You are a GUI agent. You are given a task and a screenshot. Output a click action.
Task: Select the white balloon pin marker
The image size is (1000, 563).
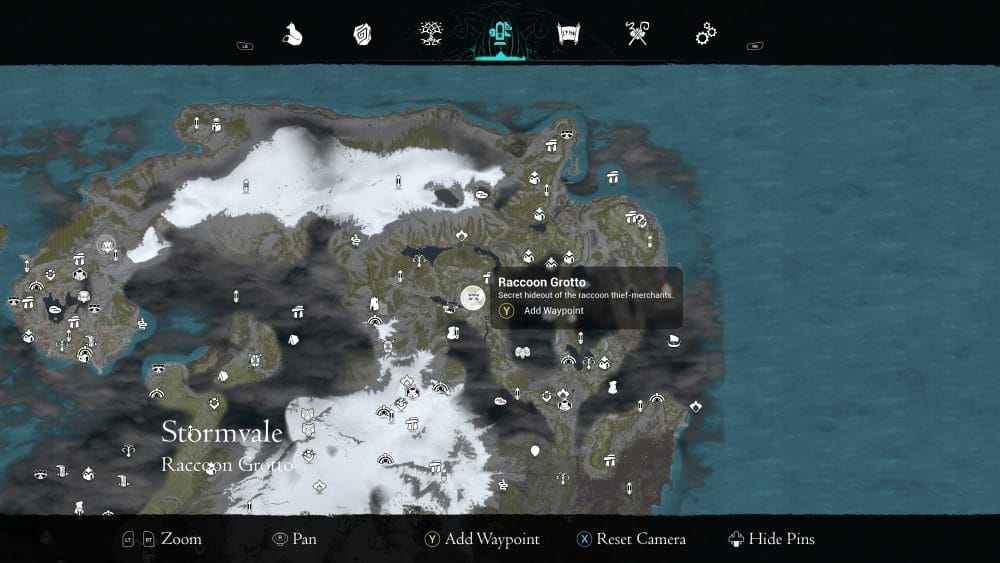point(535,452)
